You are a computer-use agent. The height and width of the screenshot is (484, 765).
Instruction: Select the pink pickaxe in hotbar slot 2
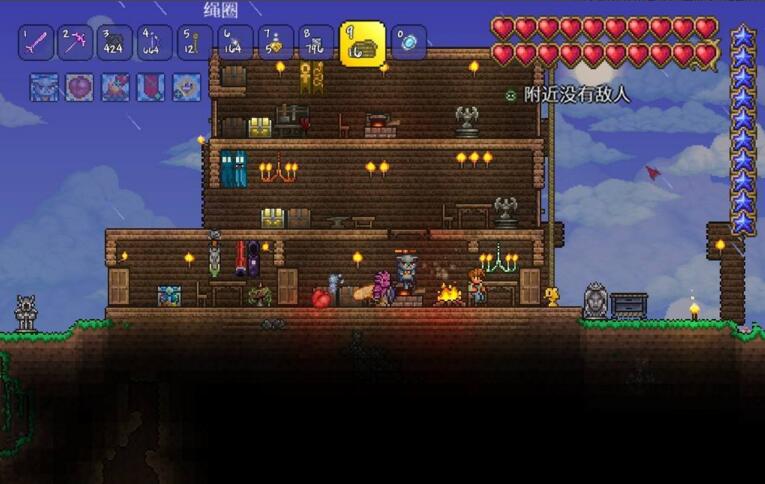click(75, 43)
